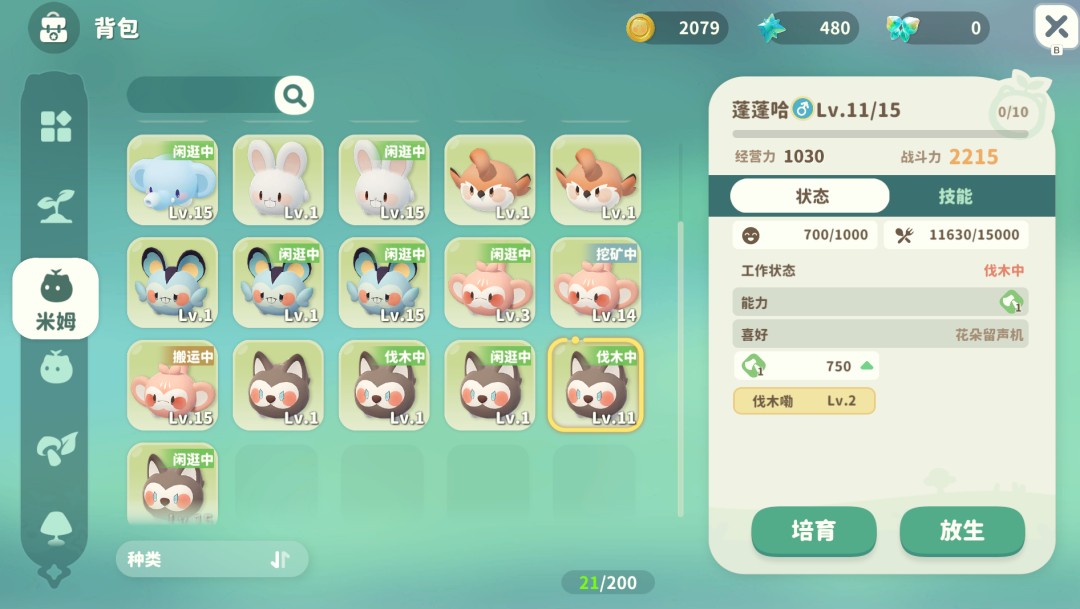The width and height of the screenshot is (1080, 609).
Task: Select the pink monkey Lv.15 carrying slot
Action: [172, 386]
